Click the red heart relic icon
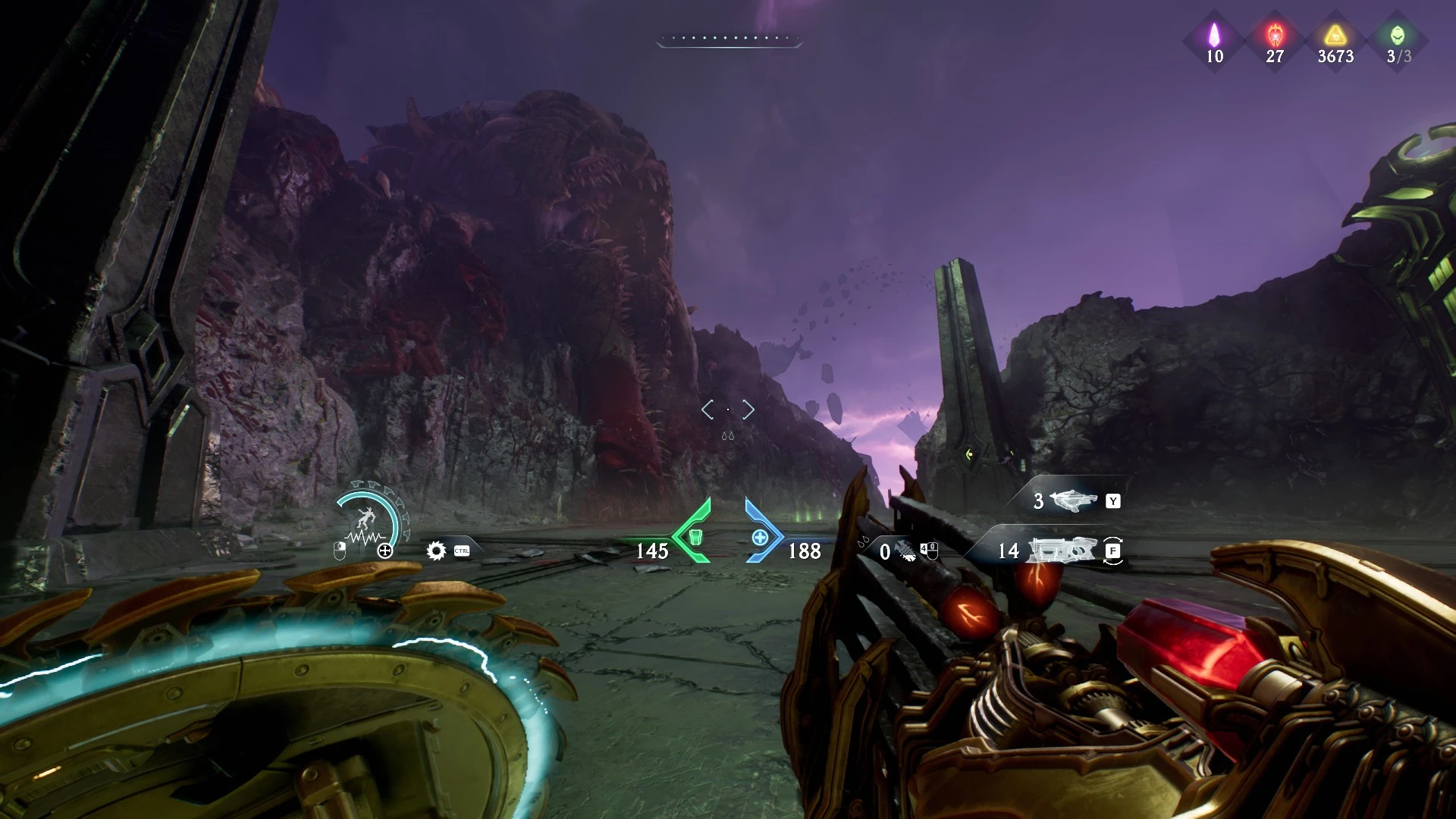The height and width of the screenshot is (819, 1456). click(x=1274, y=34)
